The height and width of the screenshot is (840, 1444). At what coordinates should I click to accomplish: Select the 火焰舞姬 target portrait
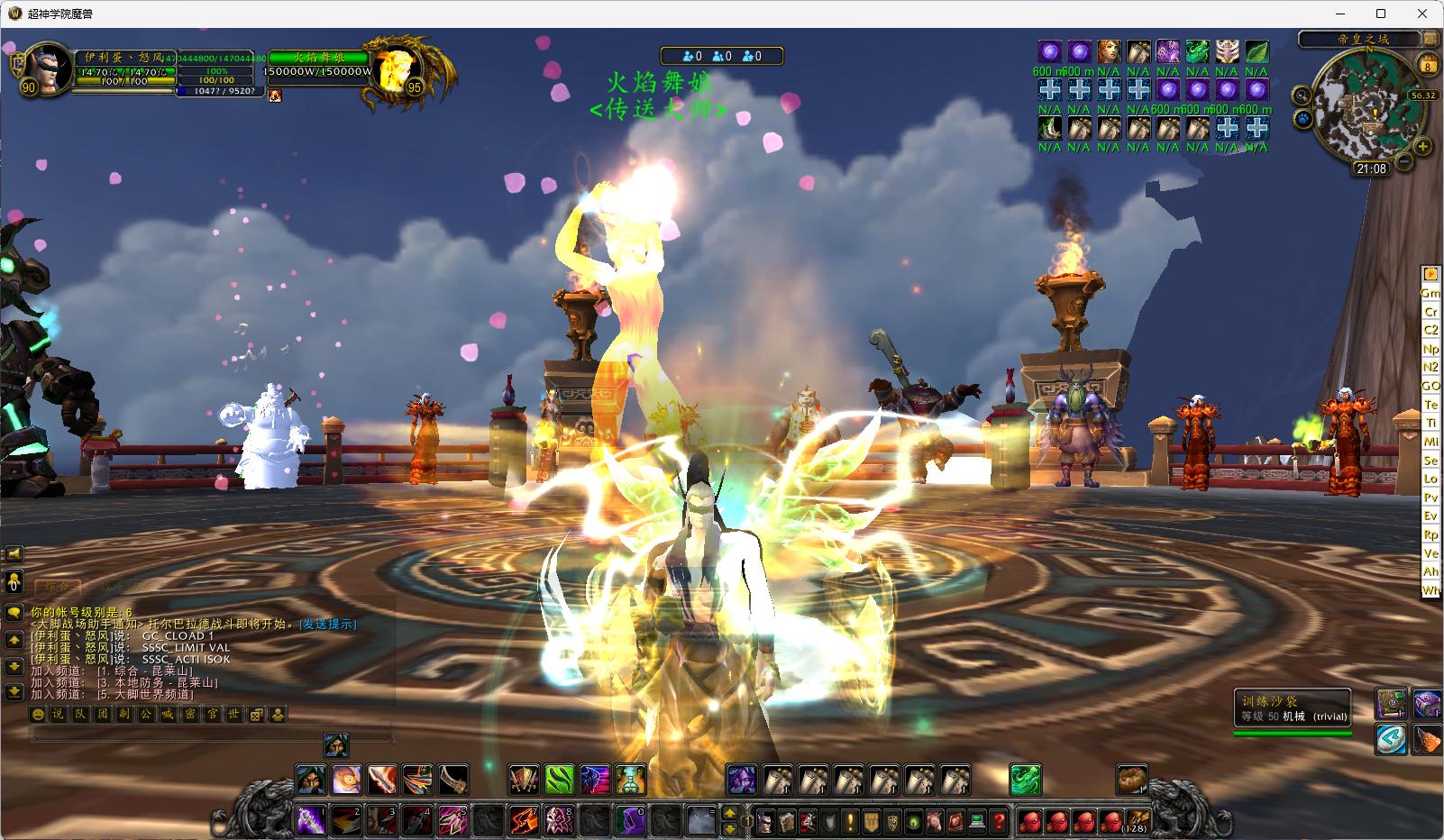[393, 68]
